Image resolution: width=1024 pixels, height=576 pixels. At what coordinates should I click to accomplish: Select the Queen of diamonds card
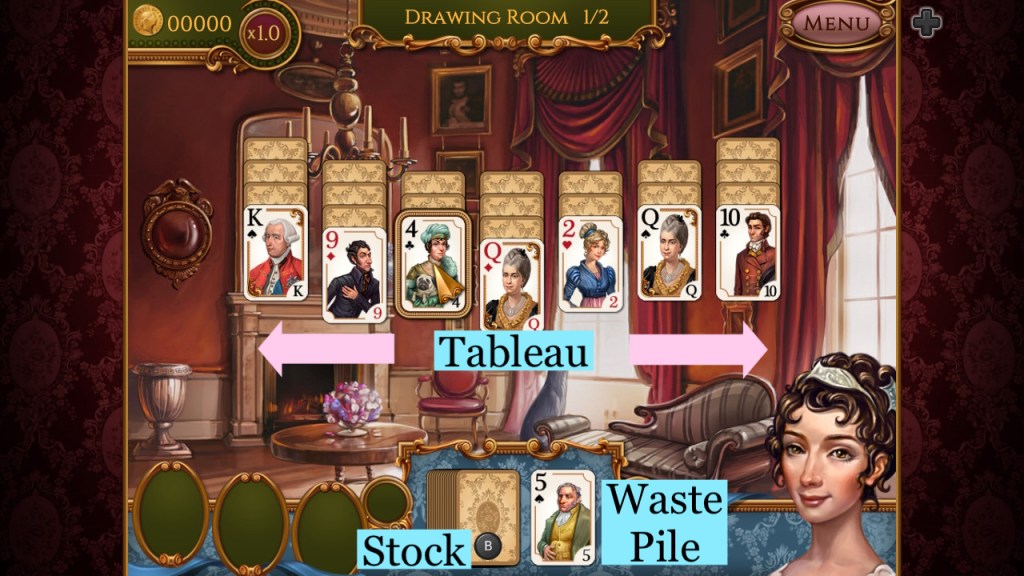(511, 285)
